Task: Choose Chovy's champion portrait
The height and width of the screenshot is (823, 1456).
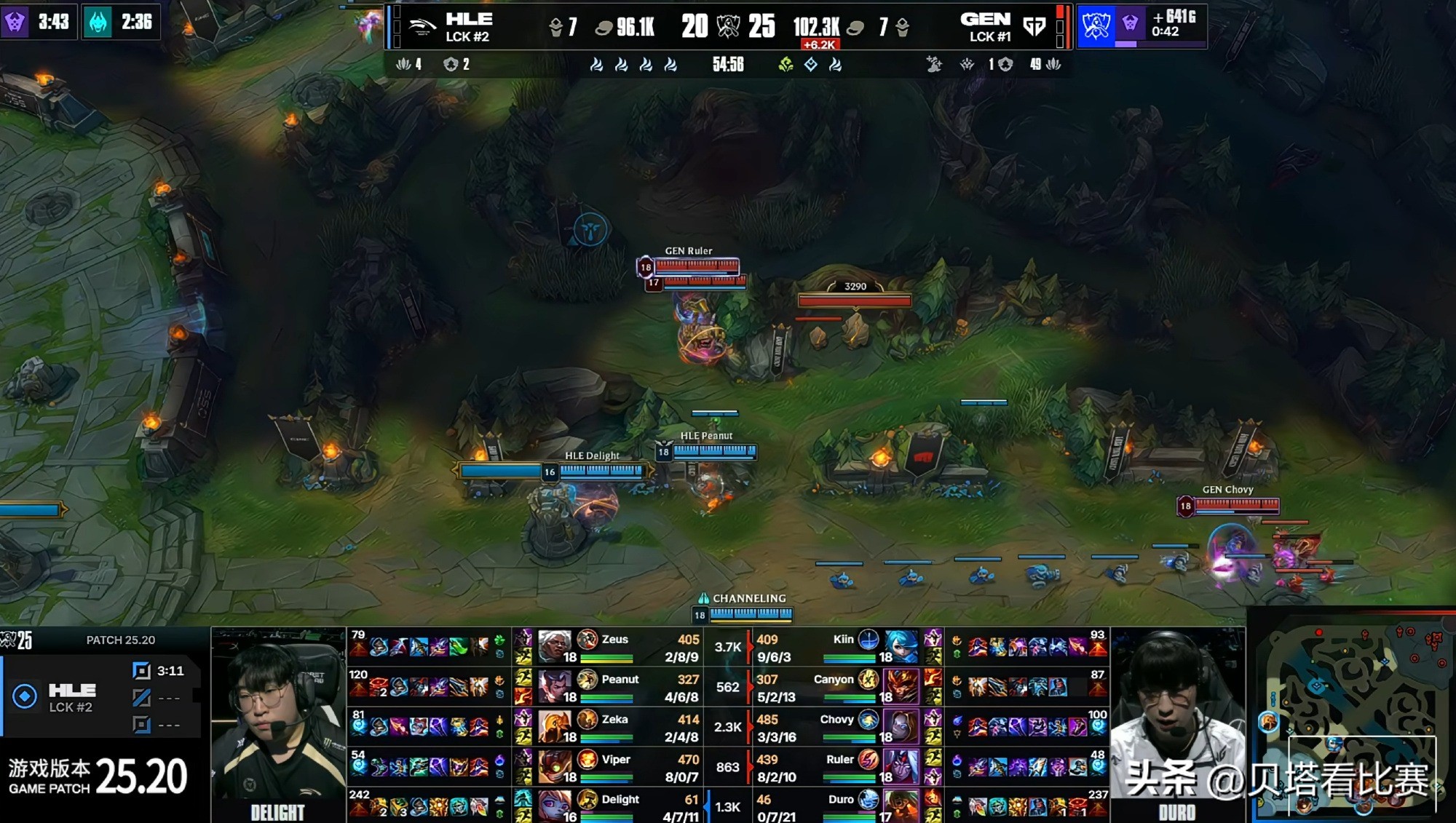Action: pyautogui.click(x=901, y=725)
